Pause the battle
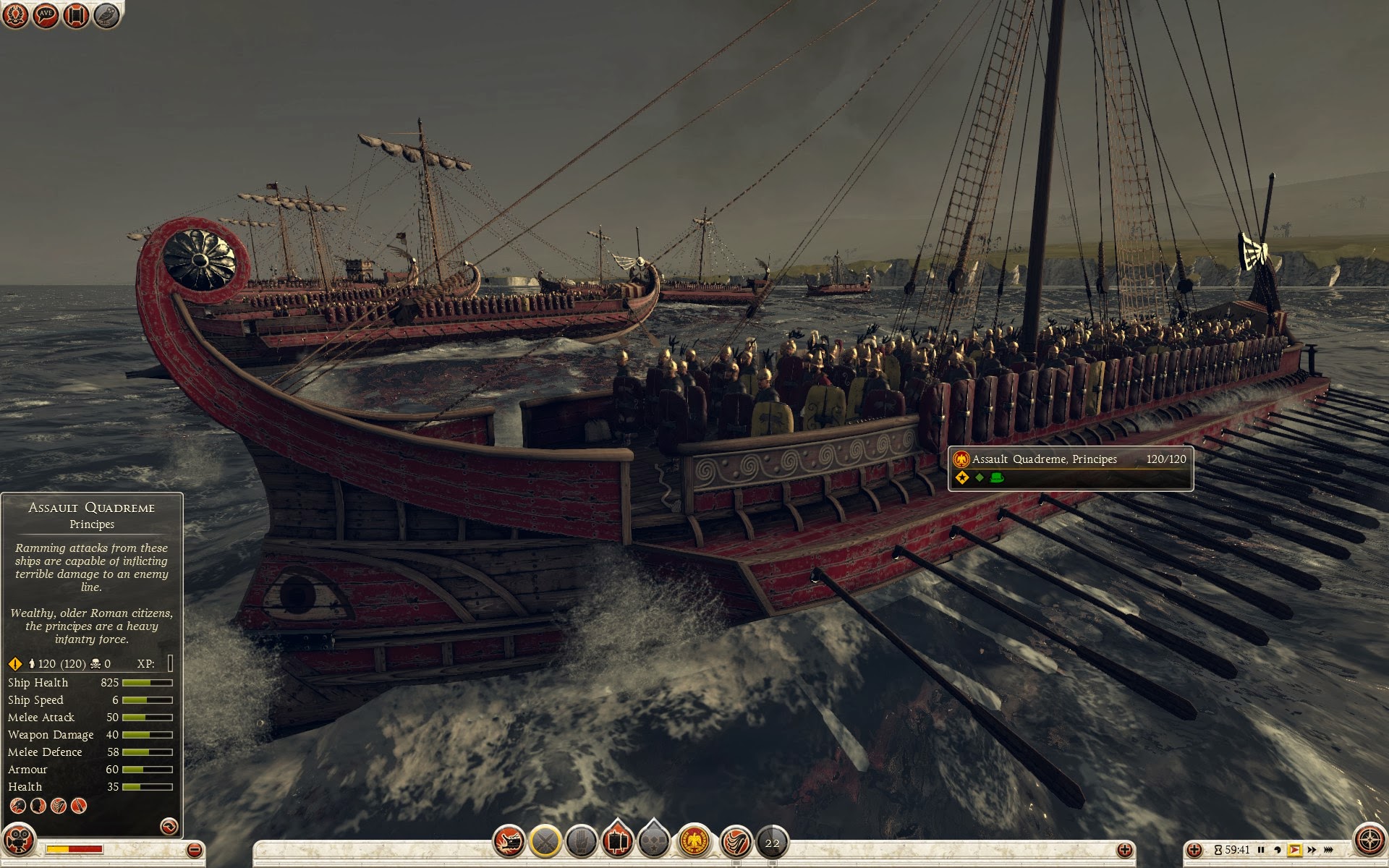 pos(1261,850)
